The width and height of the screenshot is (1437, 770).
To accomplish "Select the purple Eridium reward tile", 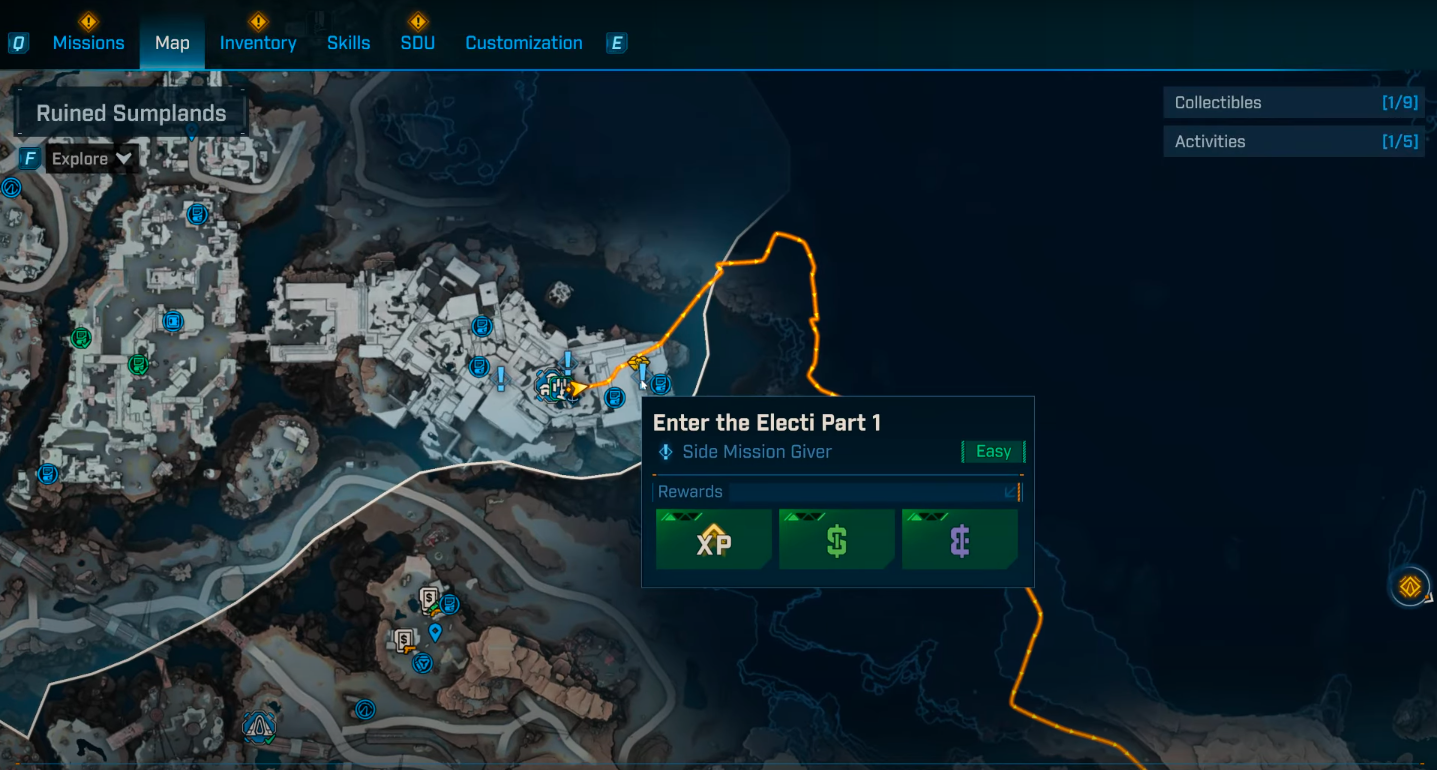I will [960, 540].
